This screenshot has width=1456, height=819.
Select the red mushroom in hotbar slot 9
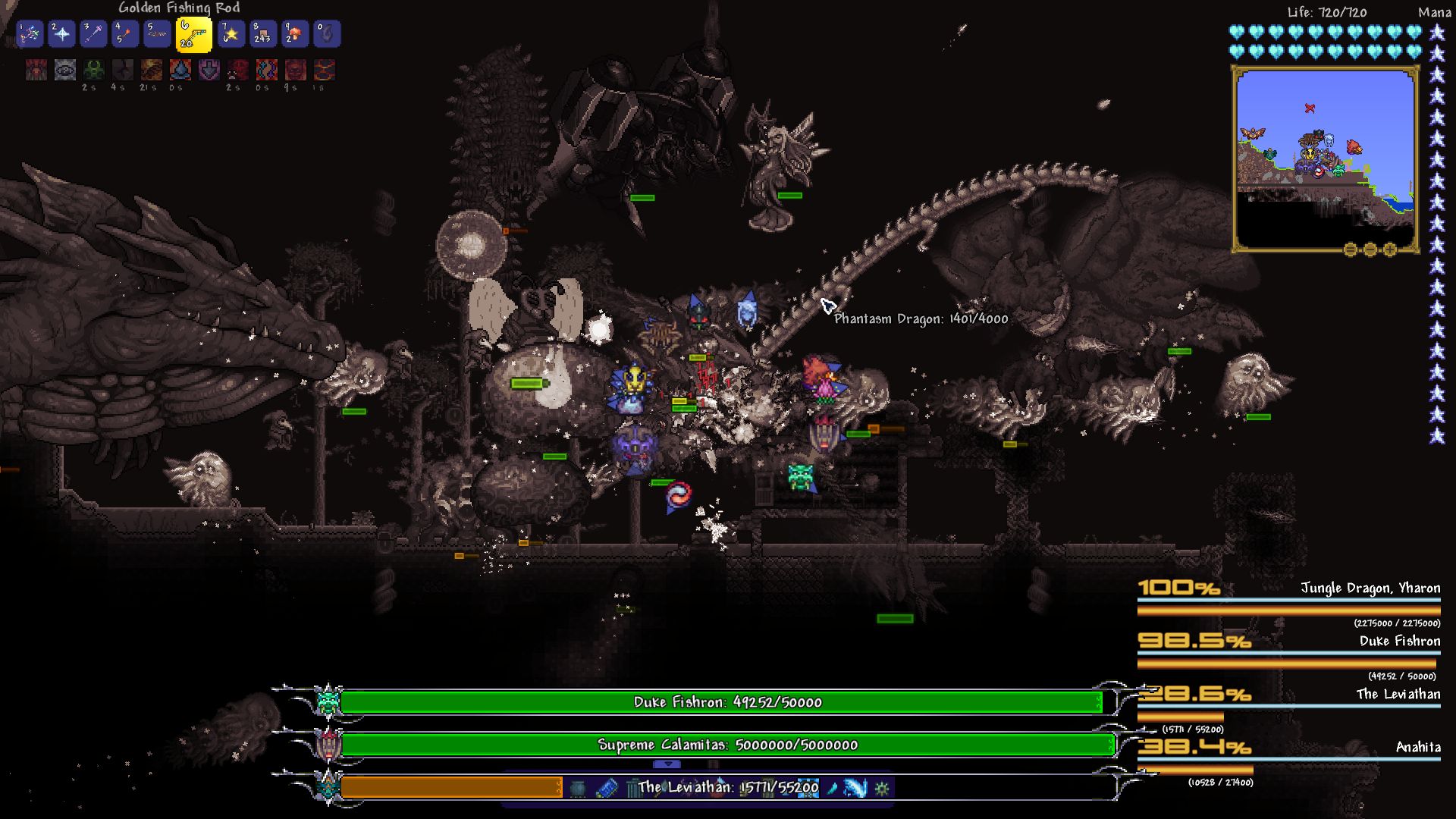[295, 34]
